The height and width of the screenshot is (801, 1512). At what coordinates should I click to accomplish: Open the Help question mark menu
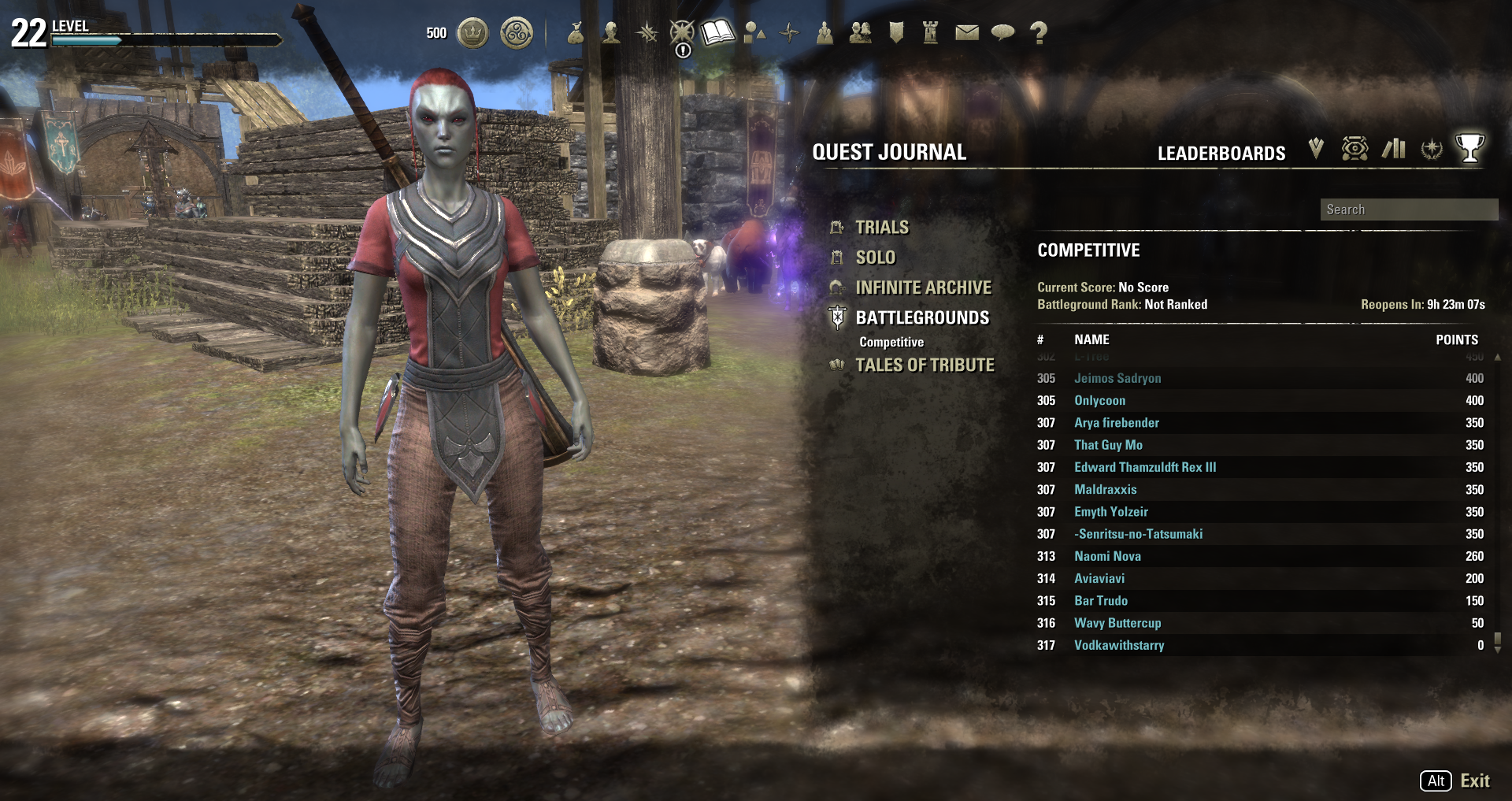click(1039, 33)
